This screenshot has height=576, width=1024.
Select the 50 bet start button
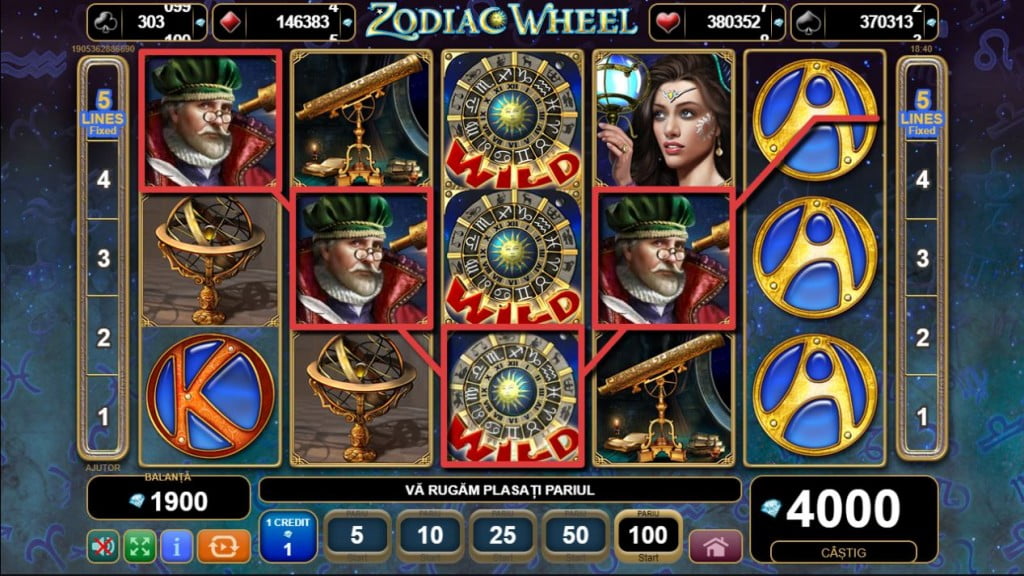576,536
